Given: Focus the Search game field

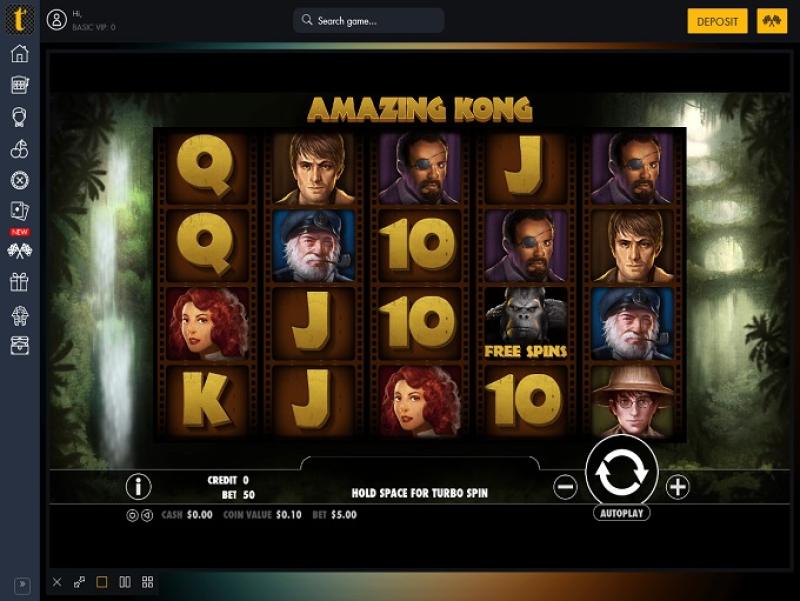Looking at the screenshot, I should point(369,21).
